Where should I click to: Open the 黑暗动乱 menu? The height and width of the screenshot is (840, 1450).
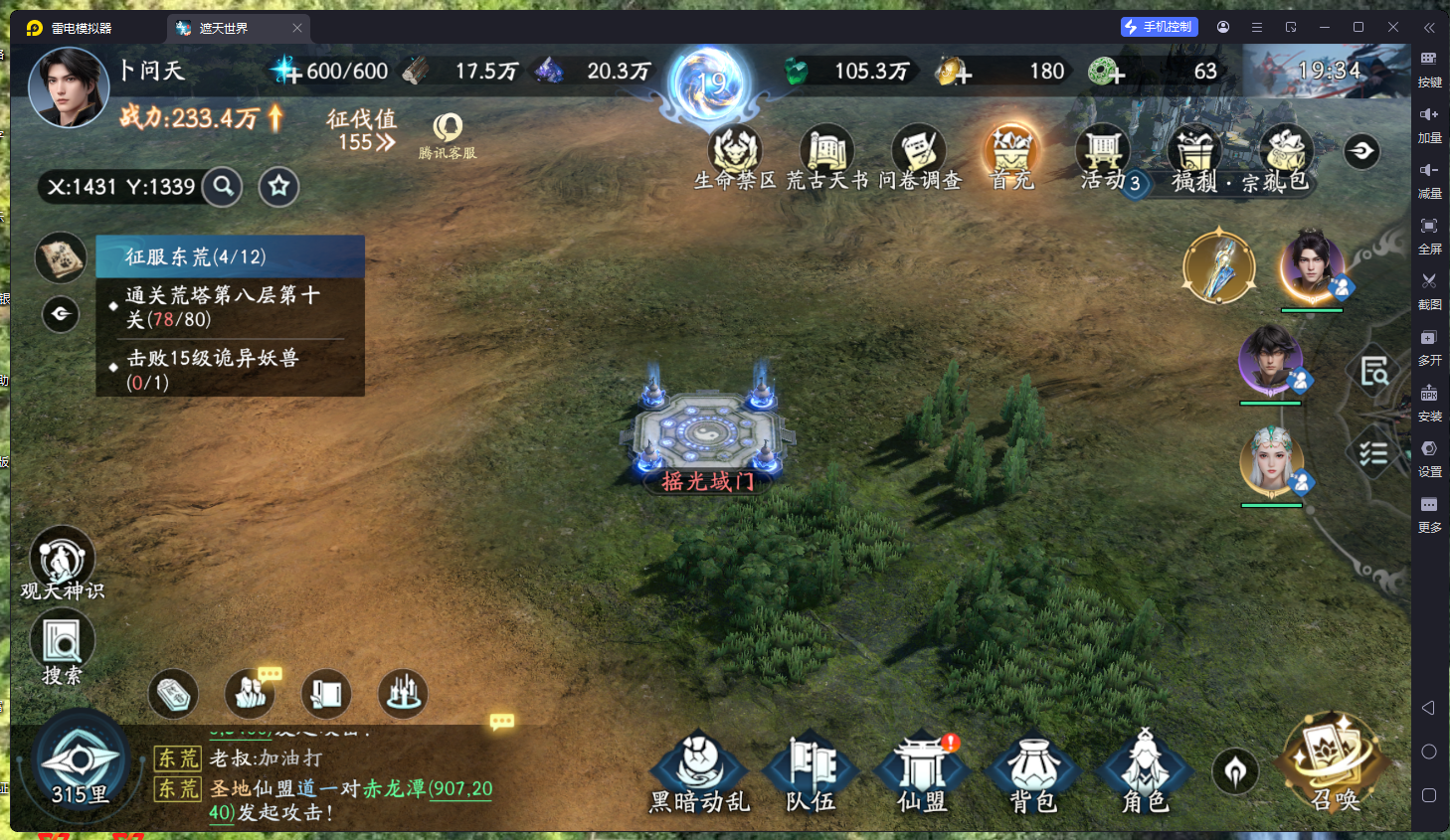(x=699, y=772)
